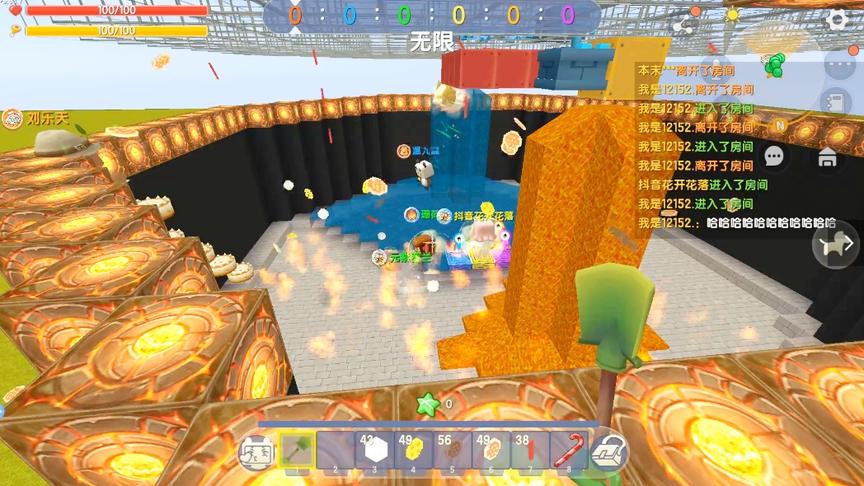Tap the house home button
Screen dimensions: 864x486
827,156
